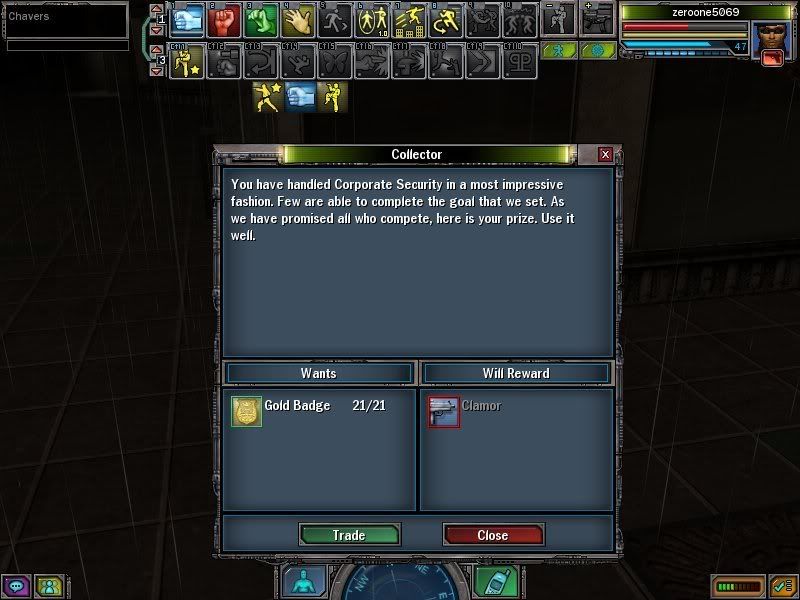
Task: Close the Collector window with the X
Action: (x=605, y=155)
